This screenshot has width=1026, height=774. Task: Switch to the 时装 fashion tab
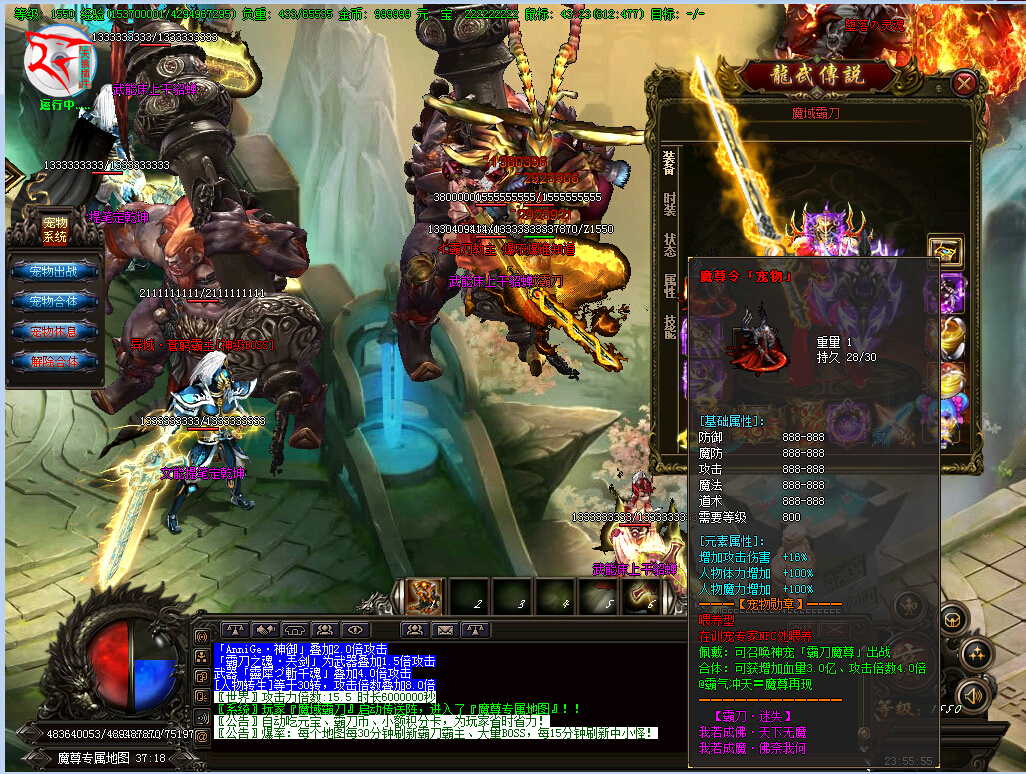point(669,204)
